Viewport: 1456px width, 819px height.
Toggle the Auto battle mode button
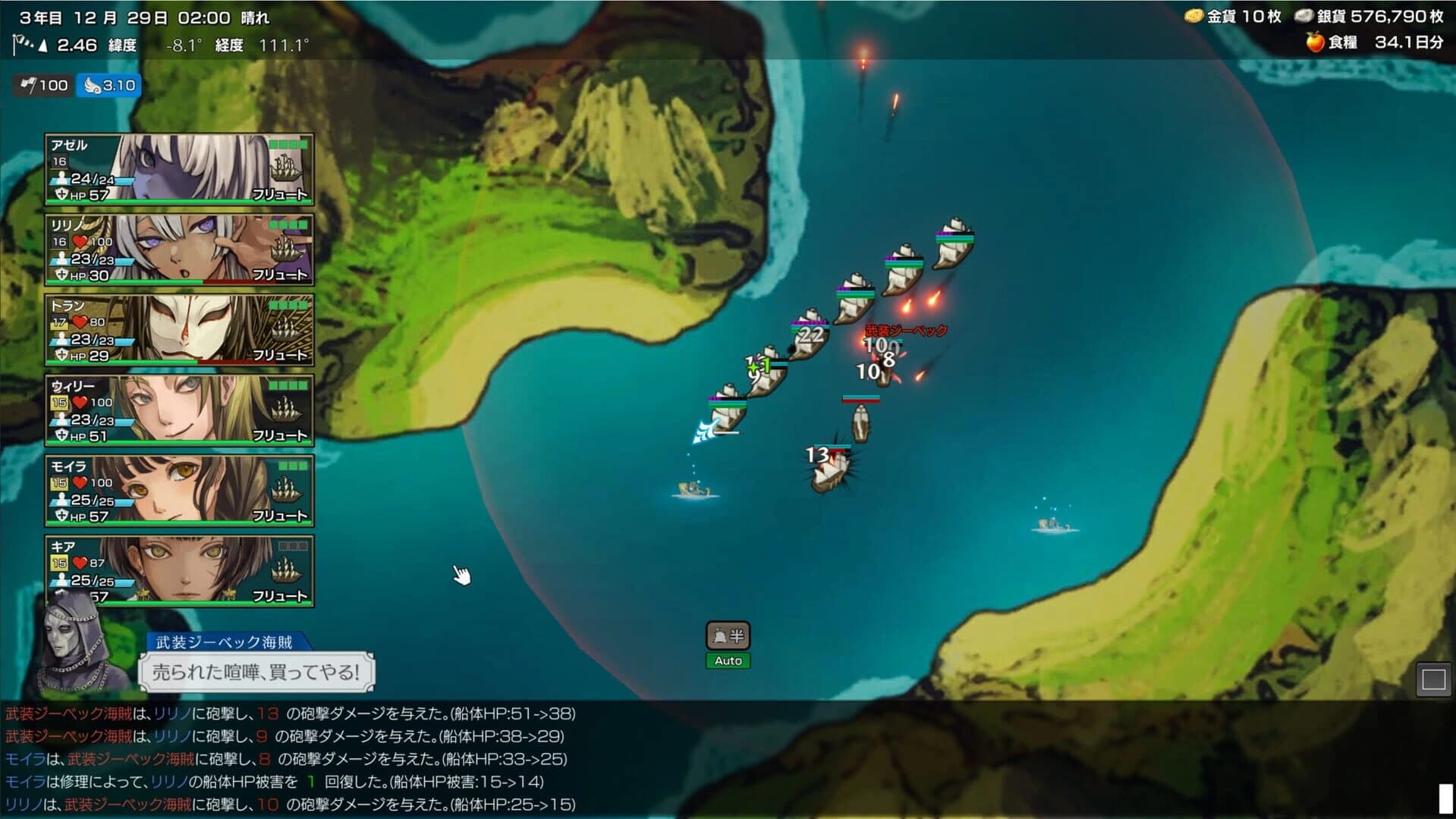coord(727,661)
